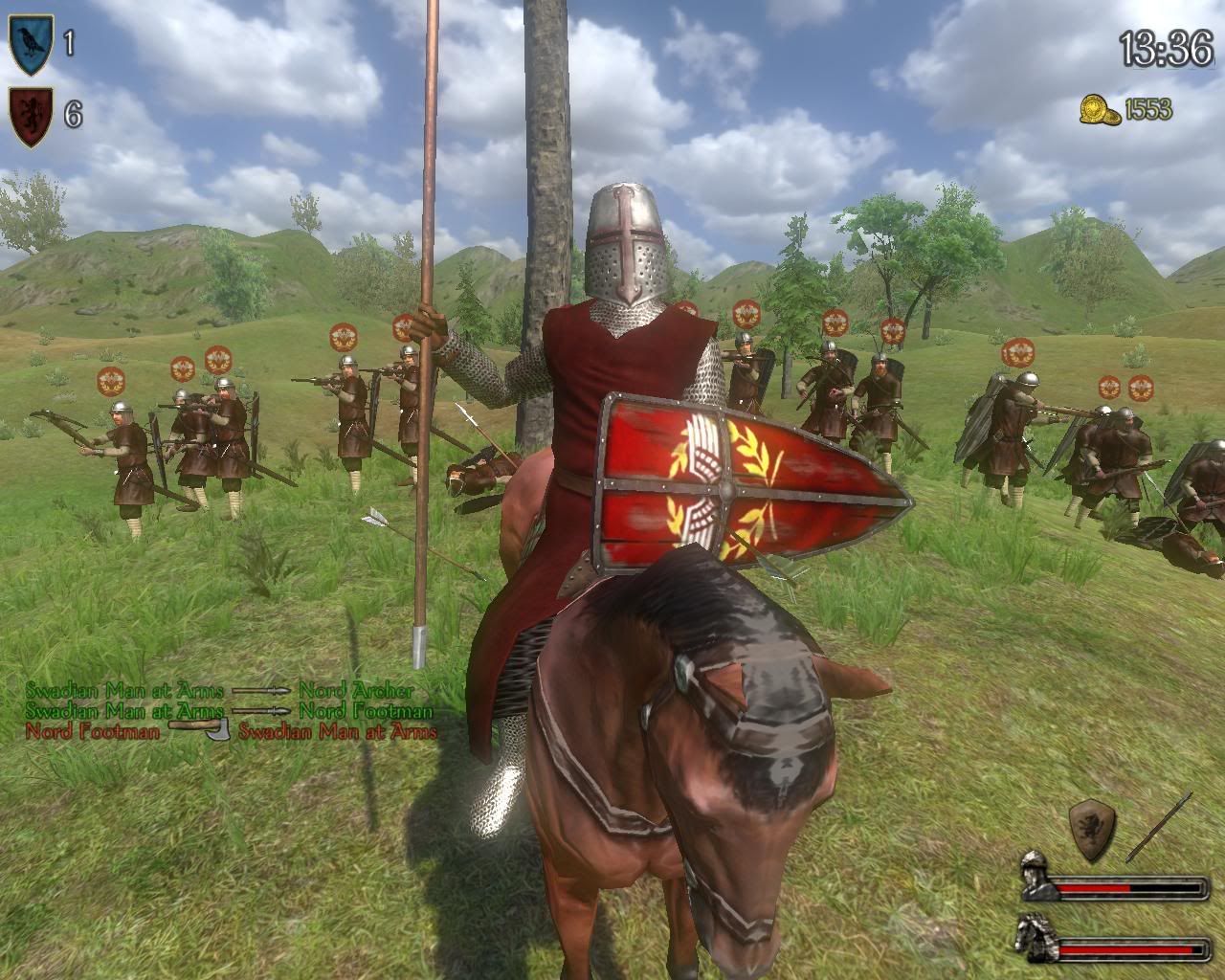Click the spear icon in the Nord Archer kill line
The width and height of the screenshot is (1225, 980).
258,688
